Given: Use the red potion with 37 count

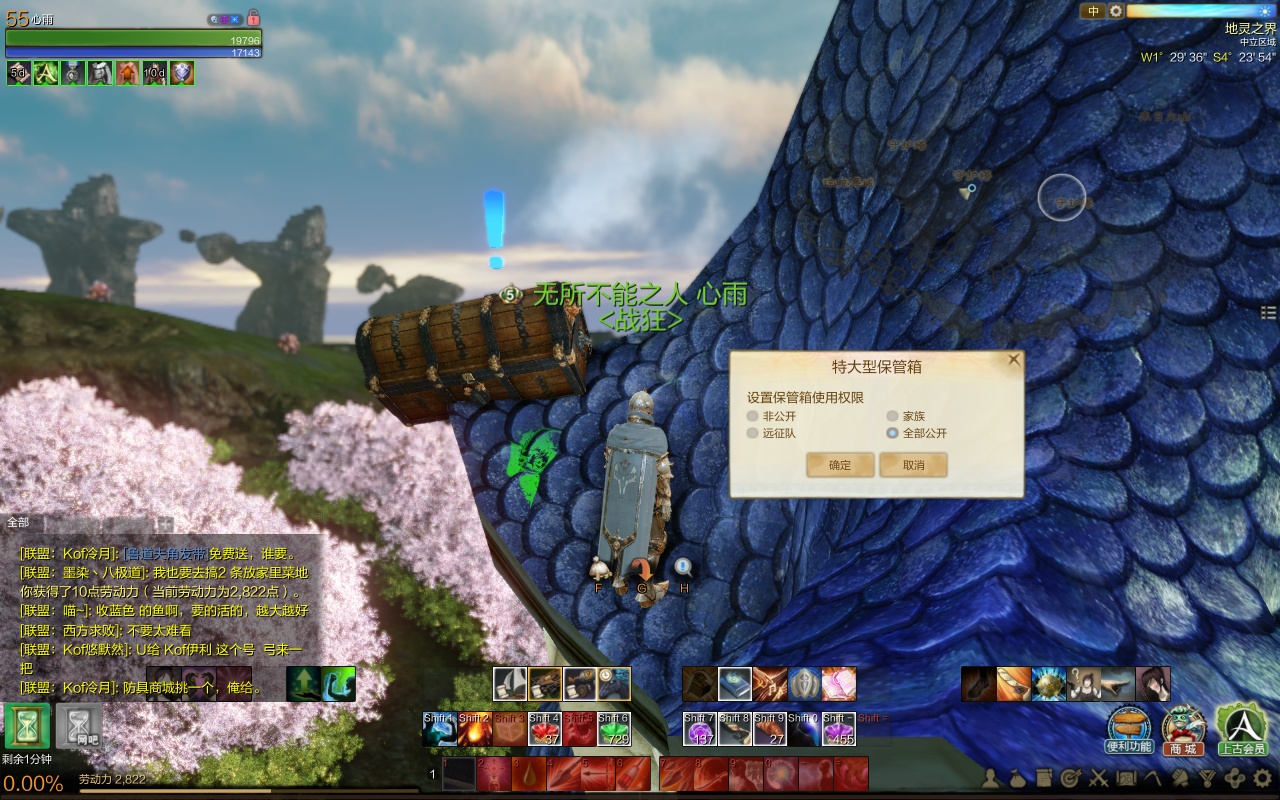Looking at the screenshot, I should (x=544, y=730).
